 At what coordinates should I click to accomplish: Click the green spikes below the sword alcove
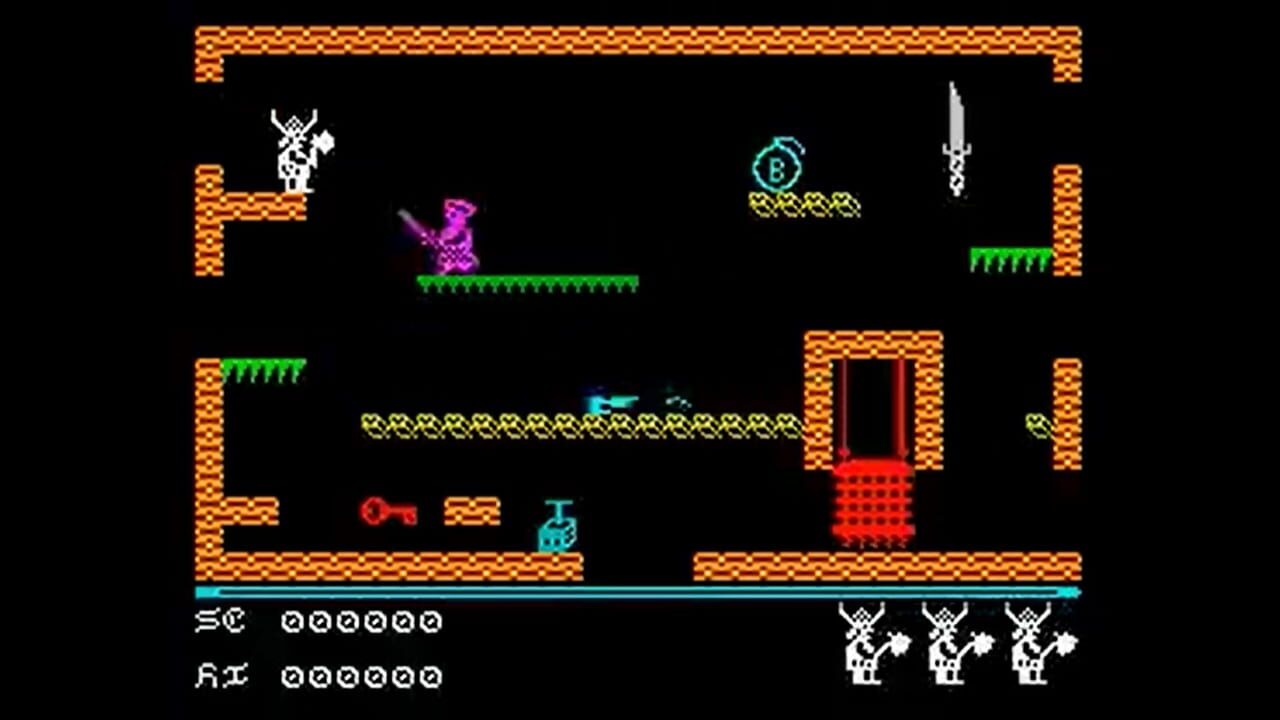point(1010,257)
